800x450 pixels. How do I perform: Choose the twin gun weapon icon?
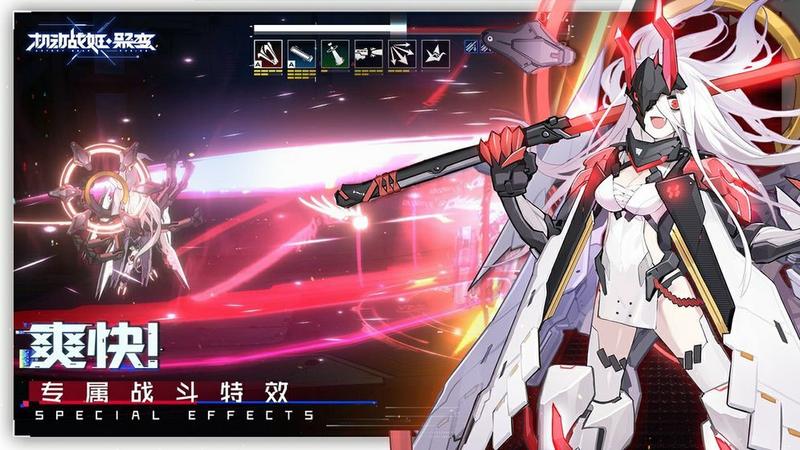point(369,54)
